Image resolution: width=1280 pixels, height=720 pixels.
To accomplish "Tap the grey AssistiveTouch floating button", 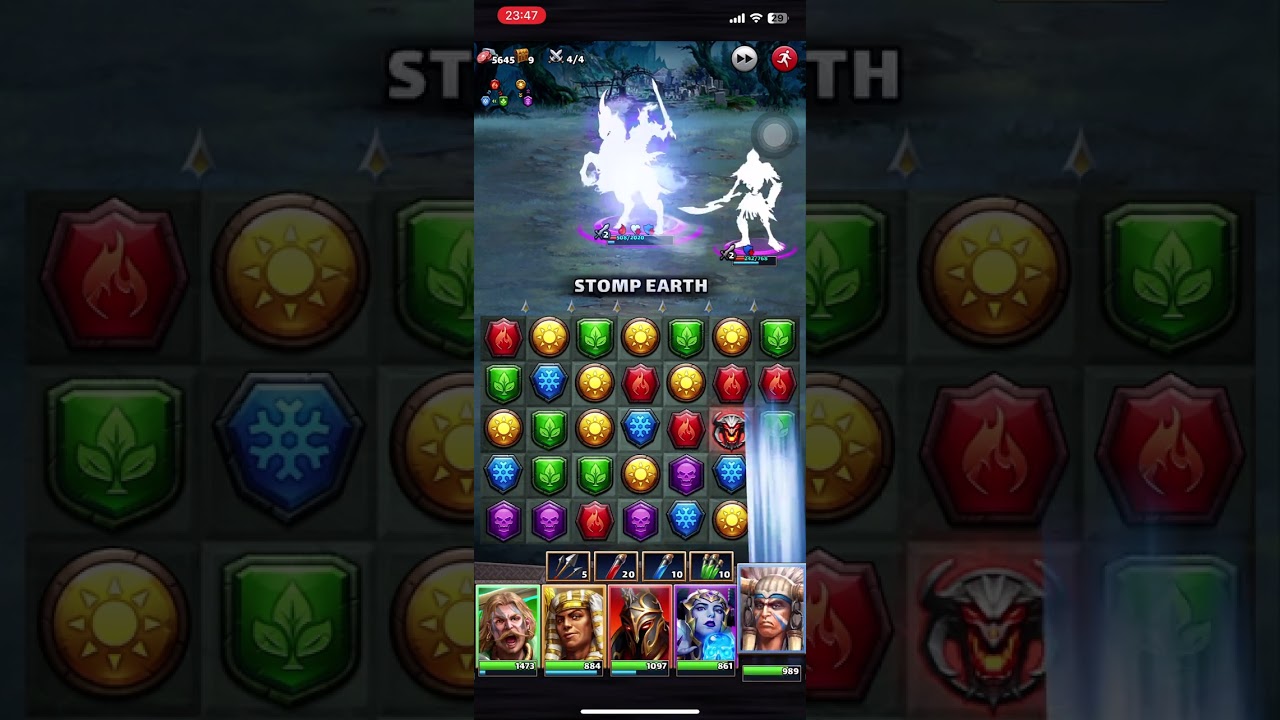I will tap(775, 135).
